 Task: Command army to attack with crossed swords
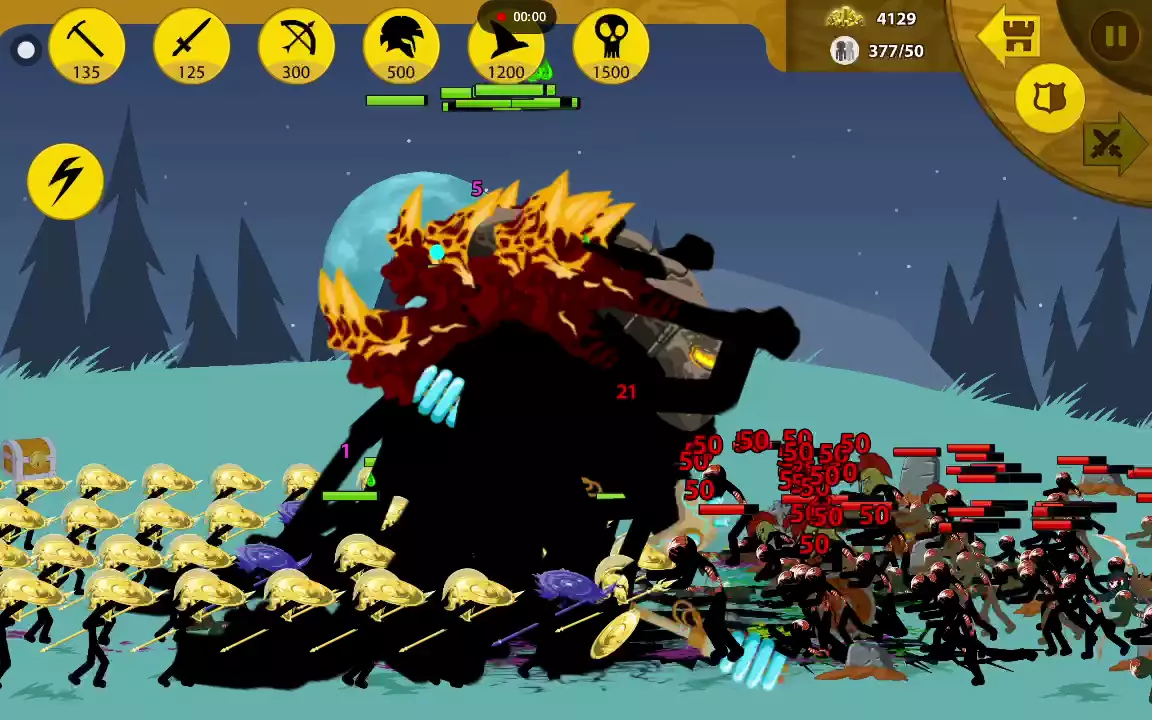point(1109,145)
